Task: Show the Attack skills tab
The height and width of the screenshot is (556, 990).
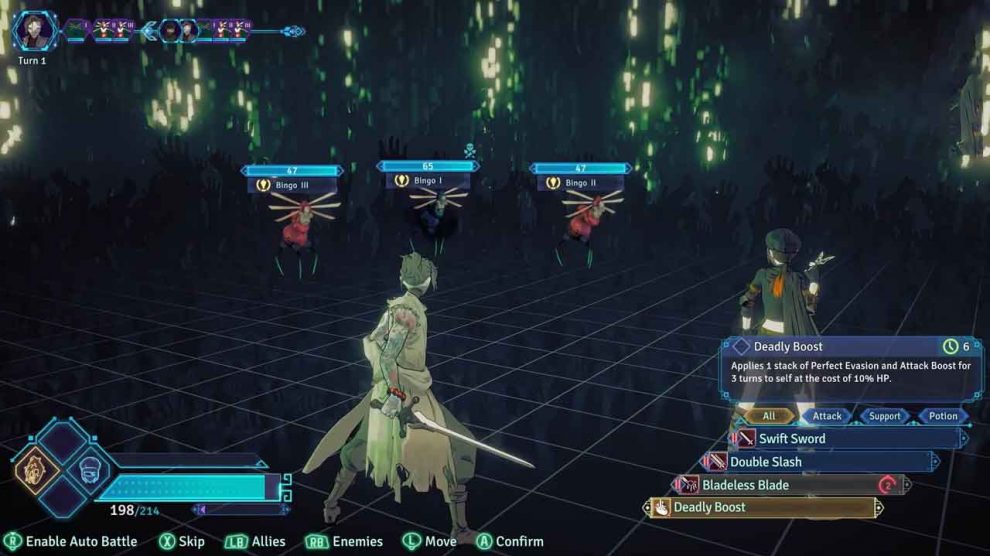Action: click(827, 416)
